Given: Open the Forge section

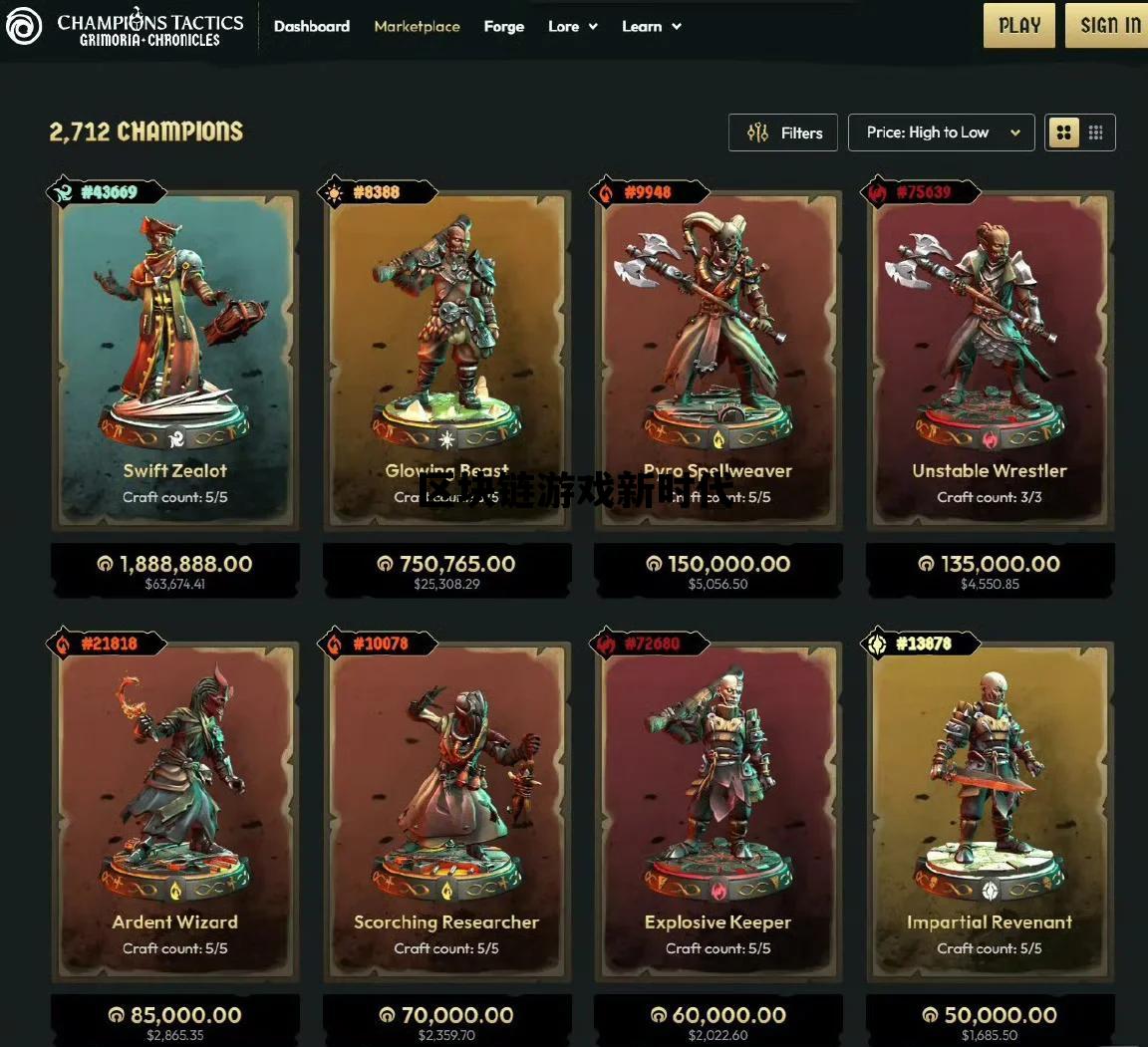Looking at the screenshot, I should 503,27.
